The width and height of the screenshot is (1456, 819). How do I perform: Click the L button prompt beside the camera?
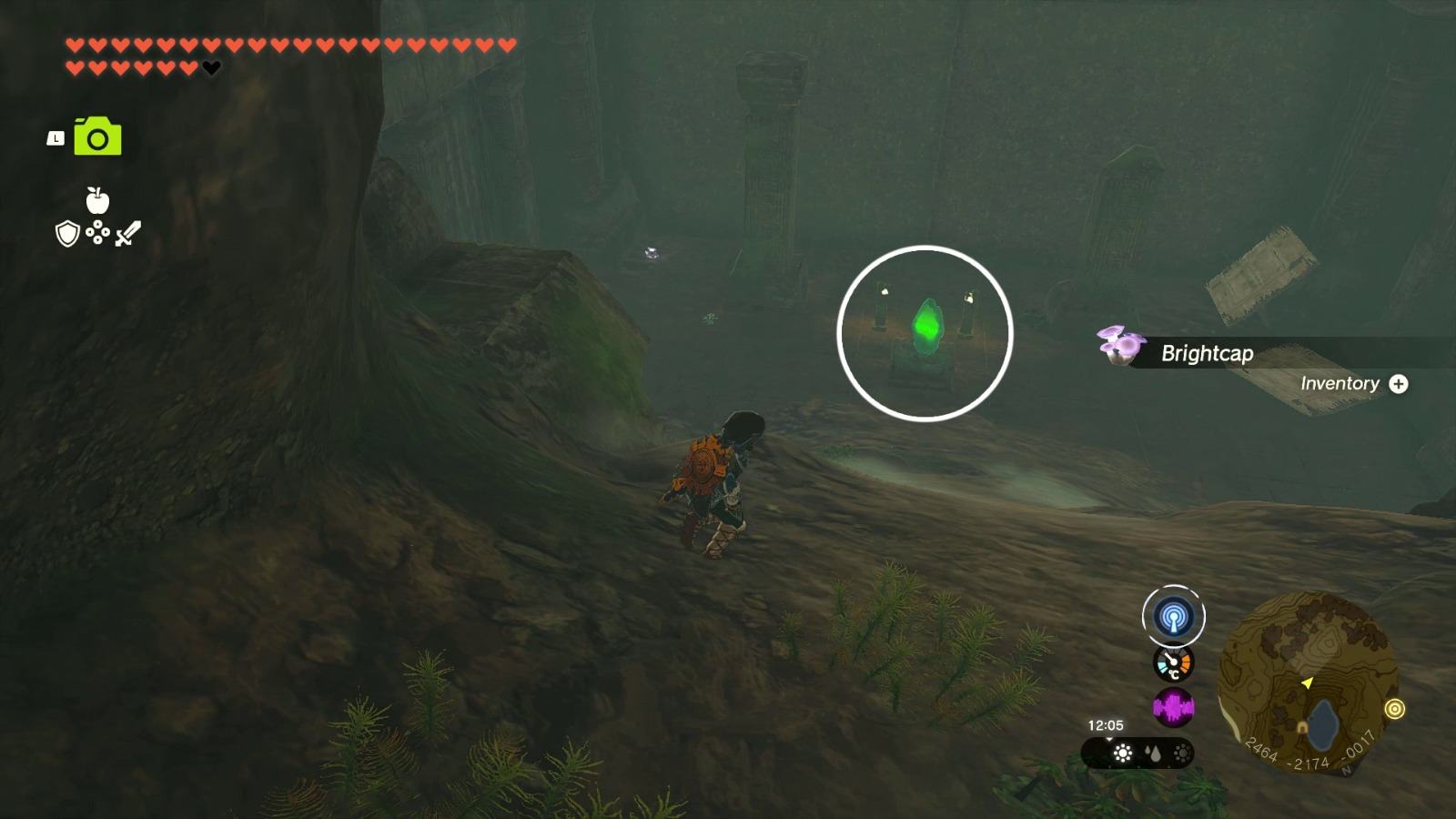pos(56,138)
